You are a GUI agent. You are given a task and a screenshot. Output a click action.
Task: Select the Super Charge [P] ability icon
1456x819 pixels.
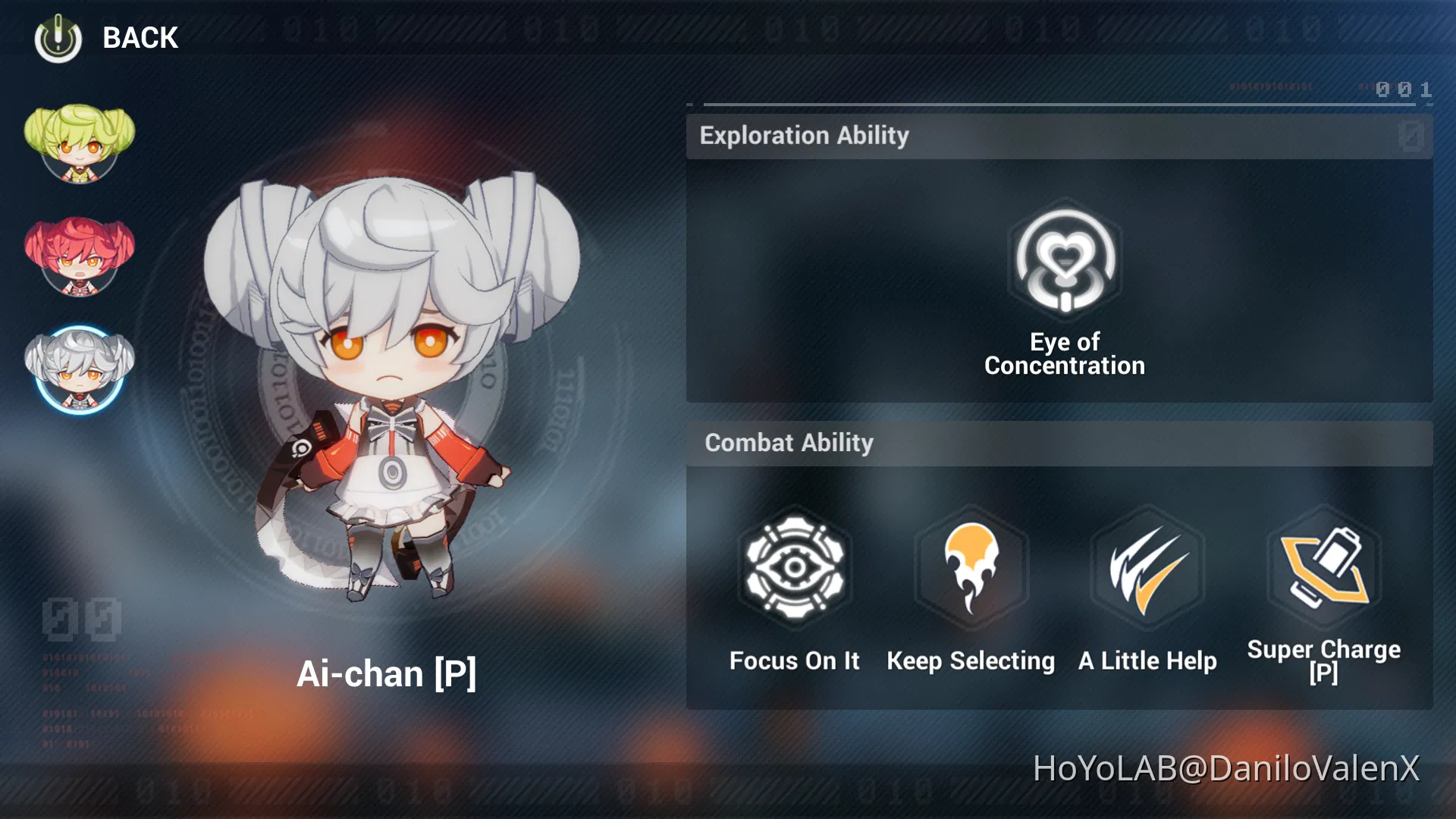point(1325,569)
